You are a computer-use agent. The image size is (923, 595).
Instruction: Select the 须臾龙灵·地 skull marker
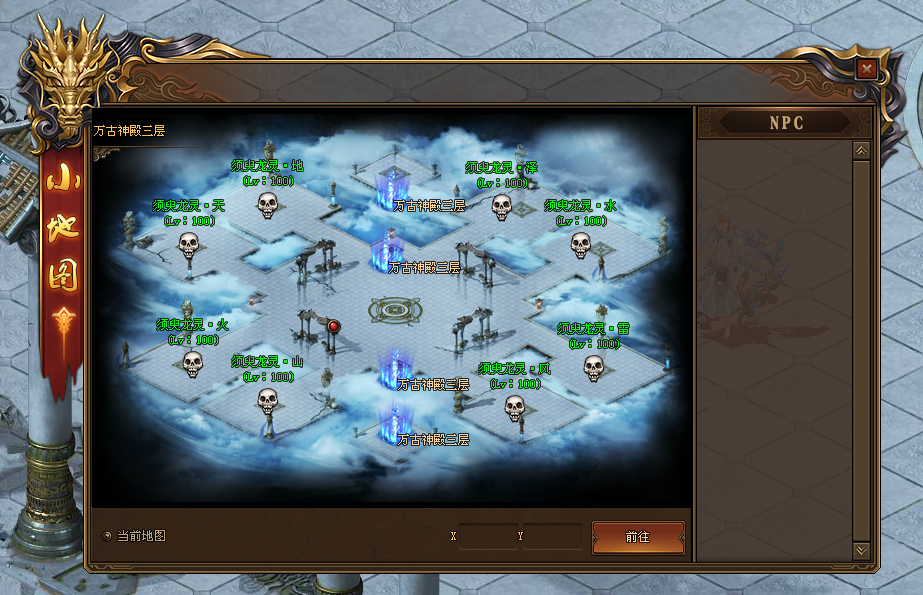tap(267, 205)
